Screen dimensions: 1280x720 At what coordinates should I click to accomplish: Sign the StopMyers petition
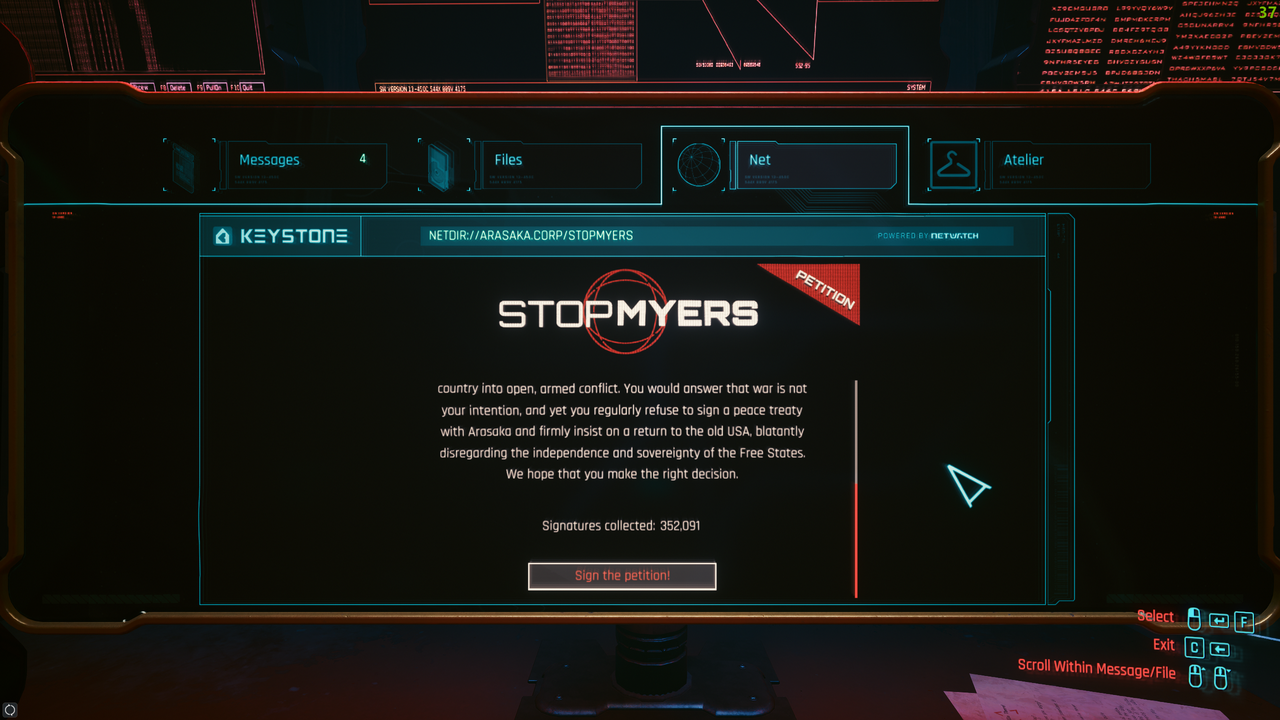622,576
